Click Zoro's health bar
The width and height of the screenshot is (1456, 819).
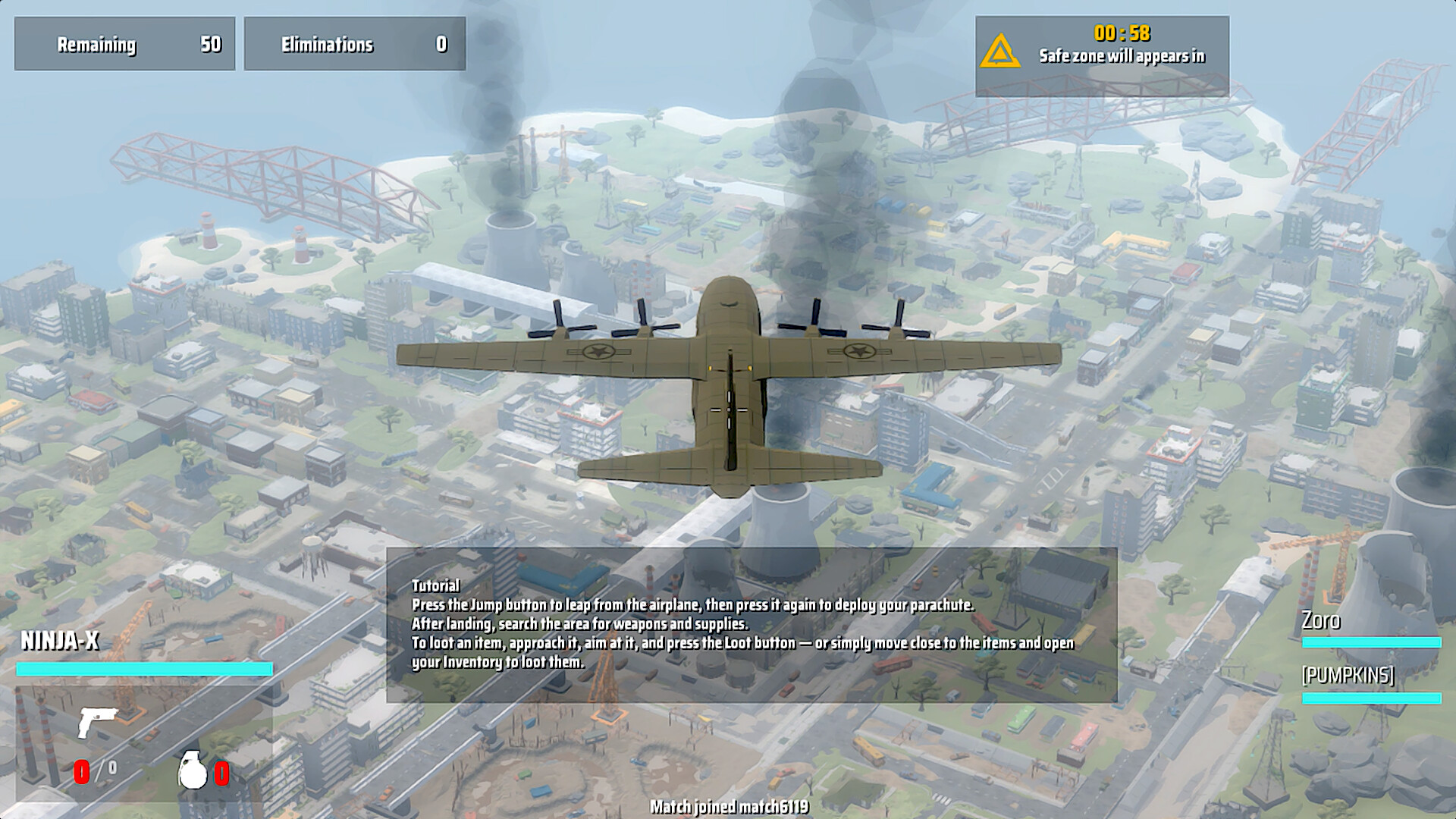coord(1371,644)
